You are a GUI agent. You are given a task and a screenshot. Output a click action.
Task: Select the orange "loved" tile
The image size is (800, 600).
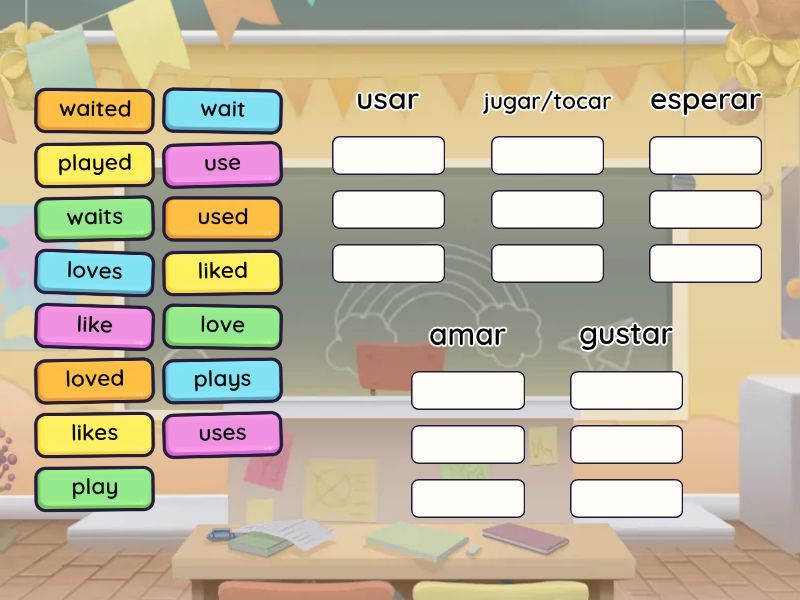(95, 380)
